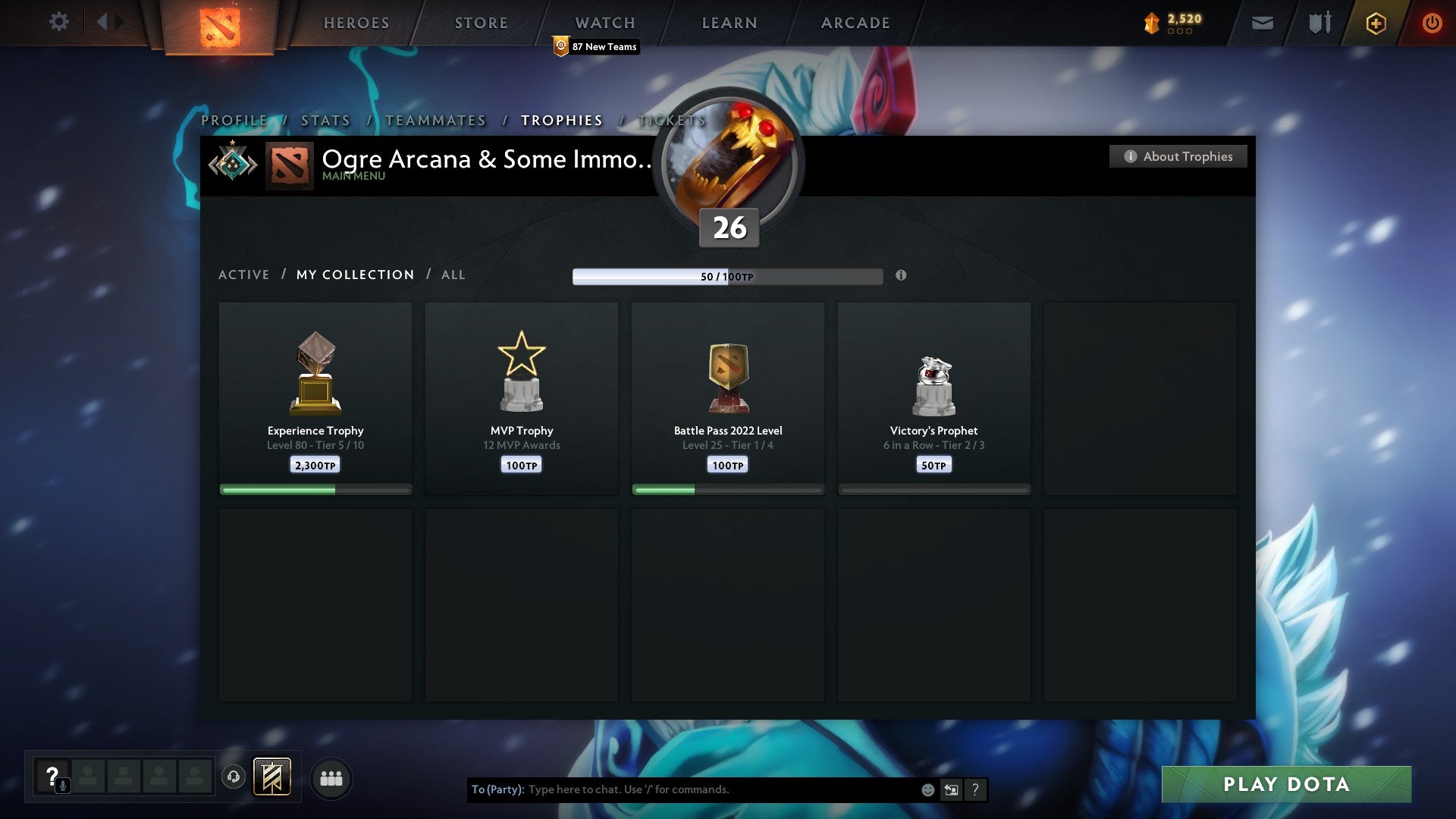The image size is (1456, 819).
Task: Open the settings gear icon
Action: [59, 22]
